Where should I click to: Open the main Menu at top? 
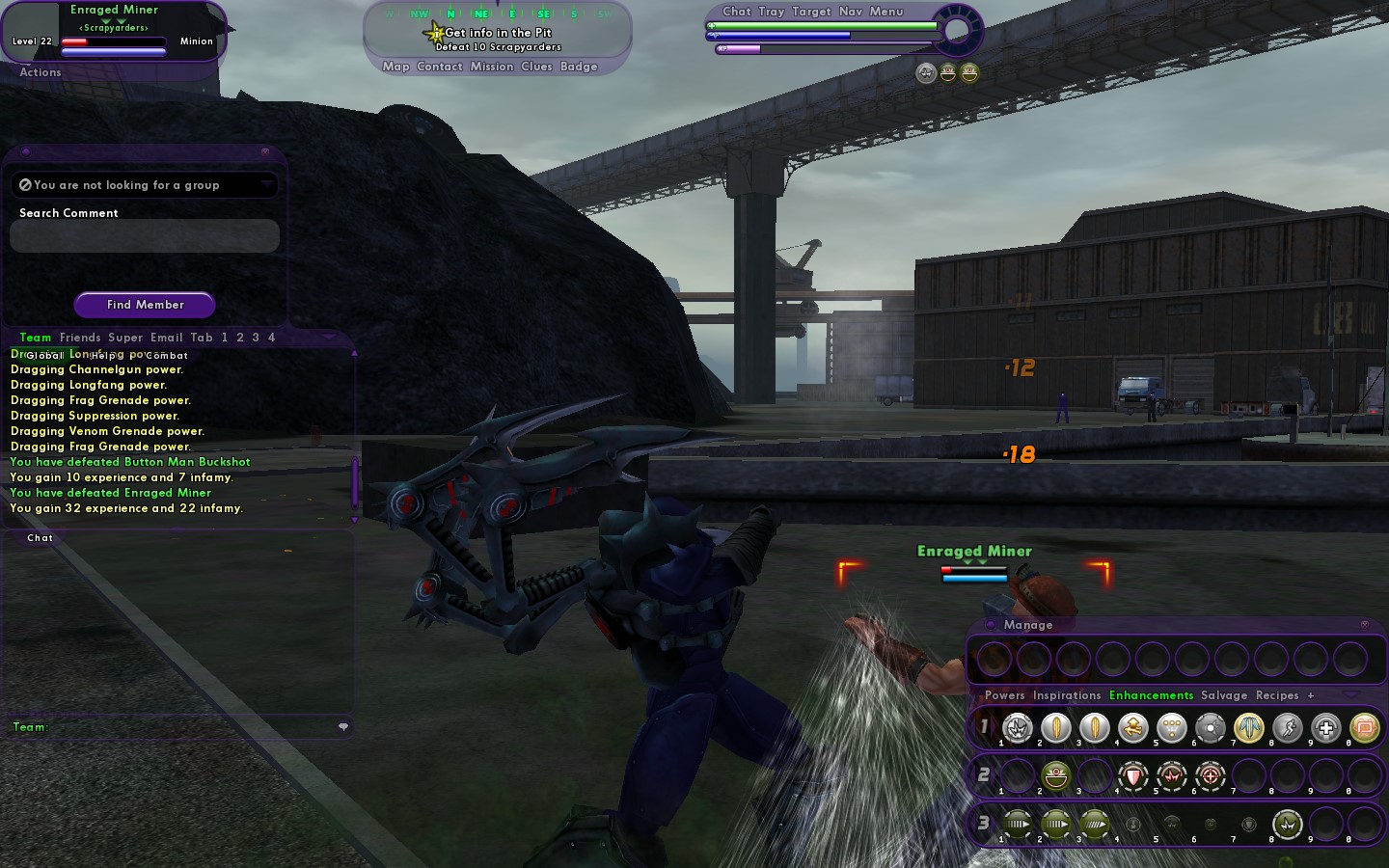(x=886, y=12)
